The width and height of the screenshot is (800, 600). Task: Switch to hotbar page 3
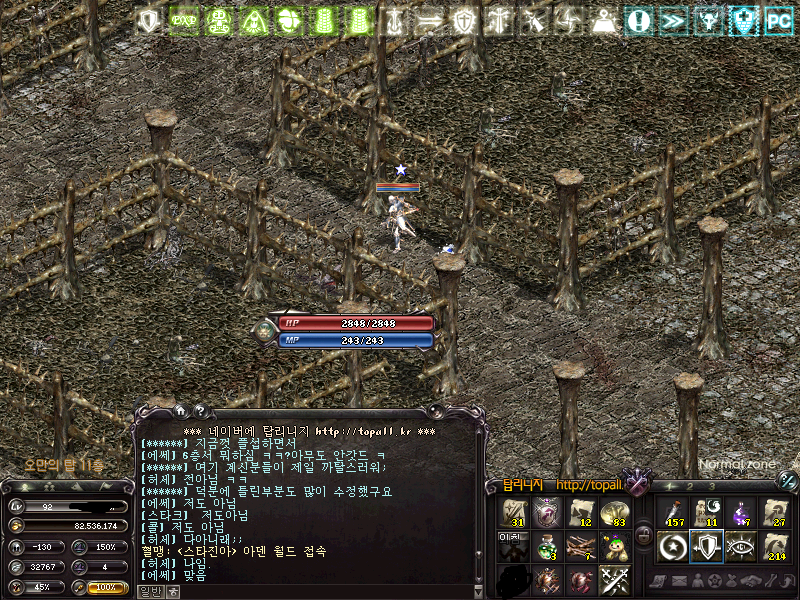pos(710,487)
